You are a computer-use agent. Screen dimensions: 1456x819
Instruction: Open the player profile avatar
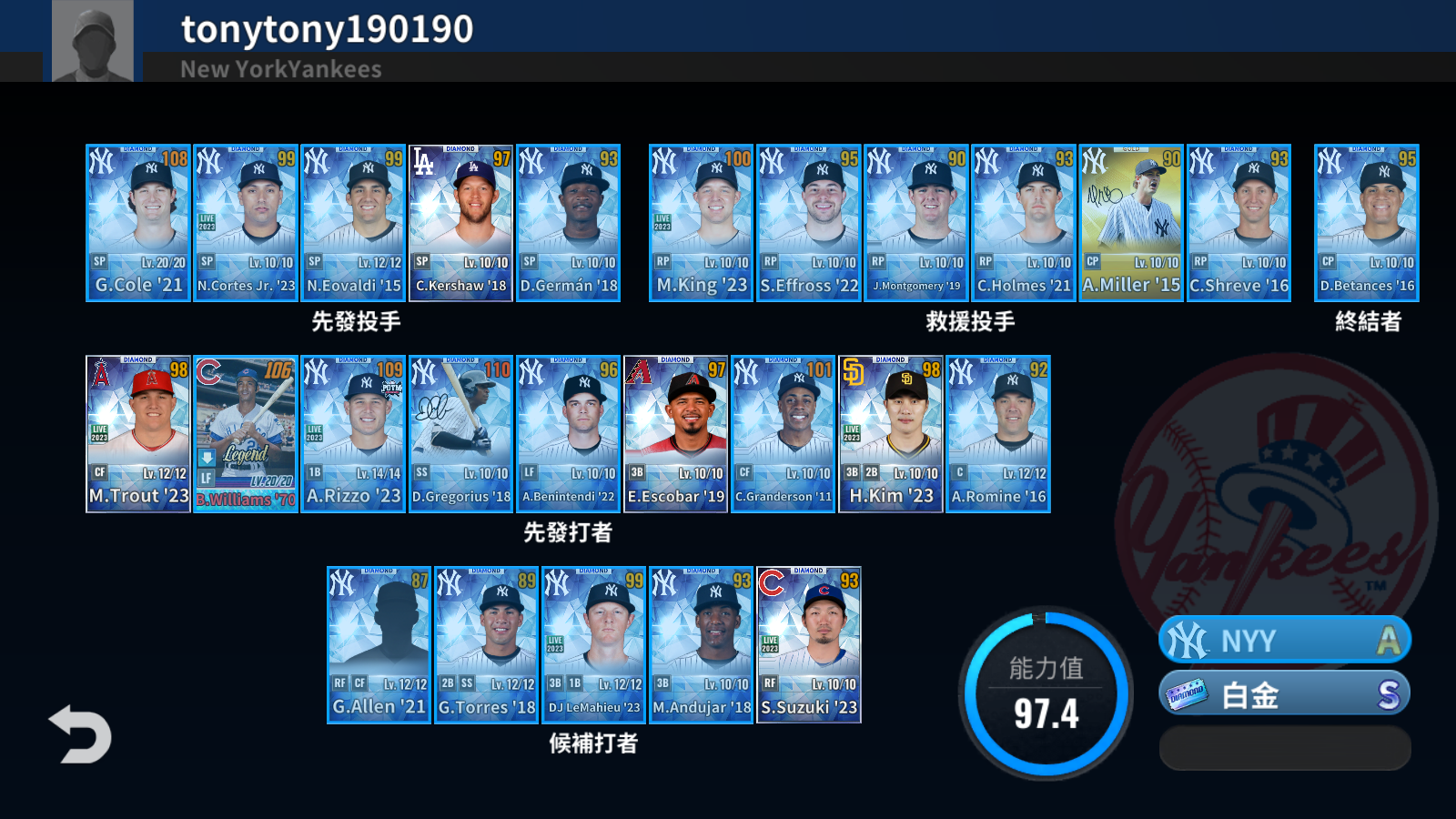(x=91, y=41)
